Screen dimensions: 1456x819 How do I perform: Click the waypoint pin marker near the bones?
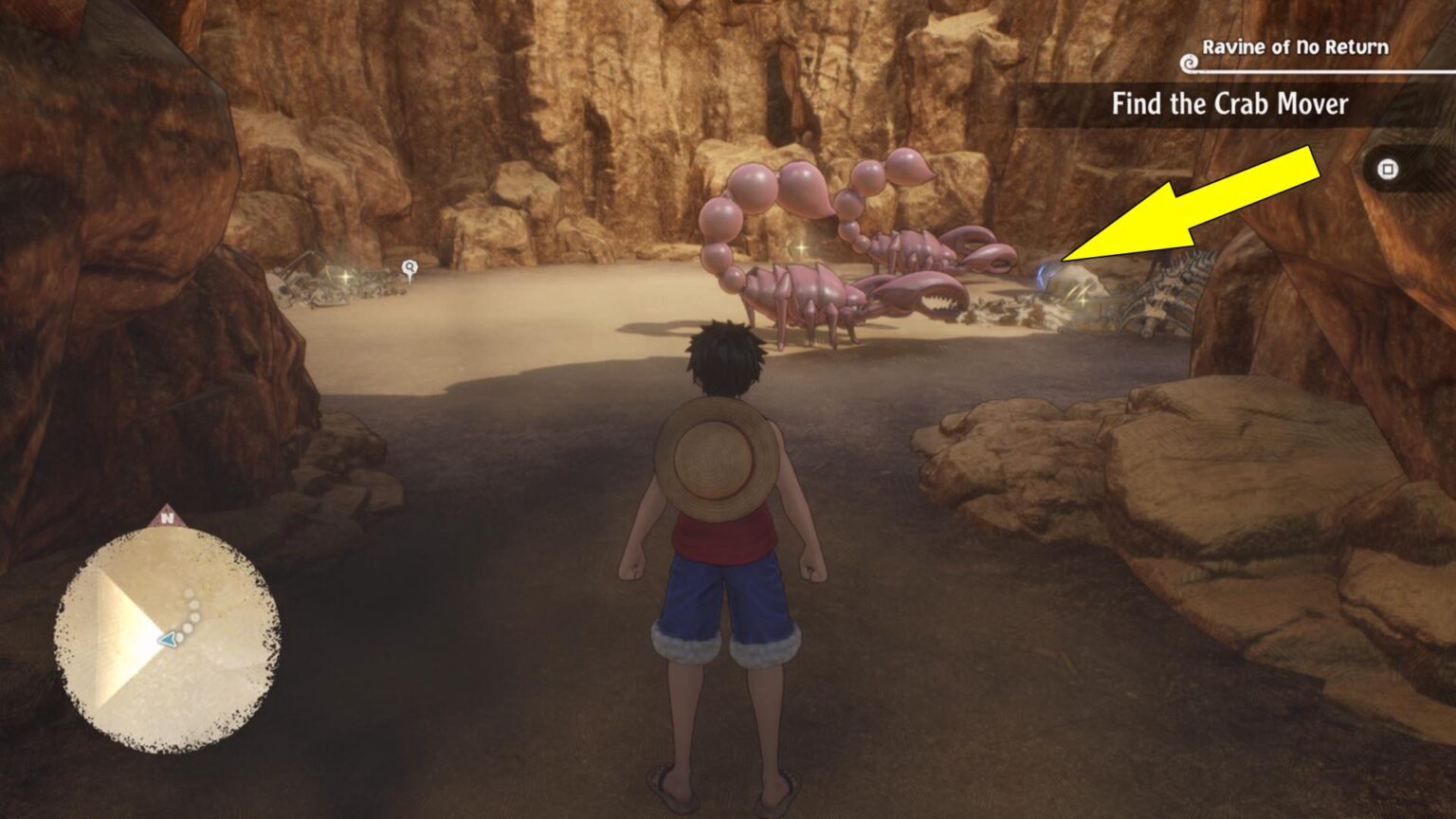(409, 268)
